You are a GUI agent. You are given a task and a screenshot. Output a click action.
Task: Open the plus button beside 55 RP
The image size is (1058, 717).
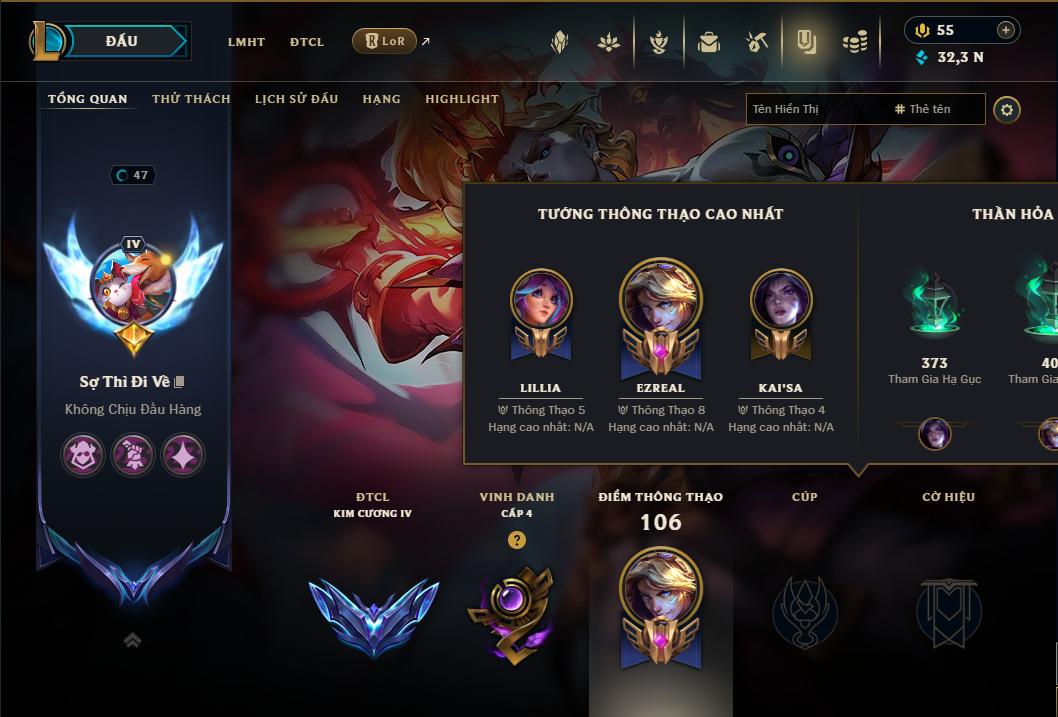(1005, 30)
